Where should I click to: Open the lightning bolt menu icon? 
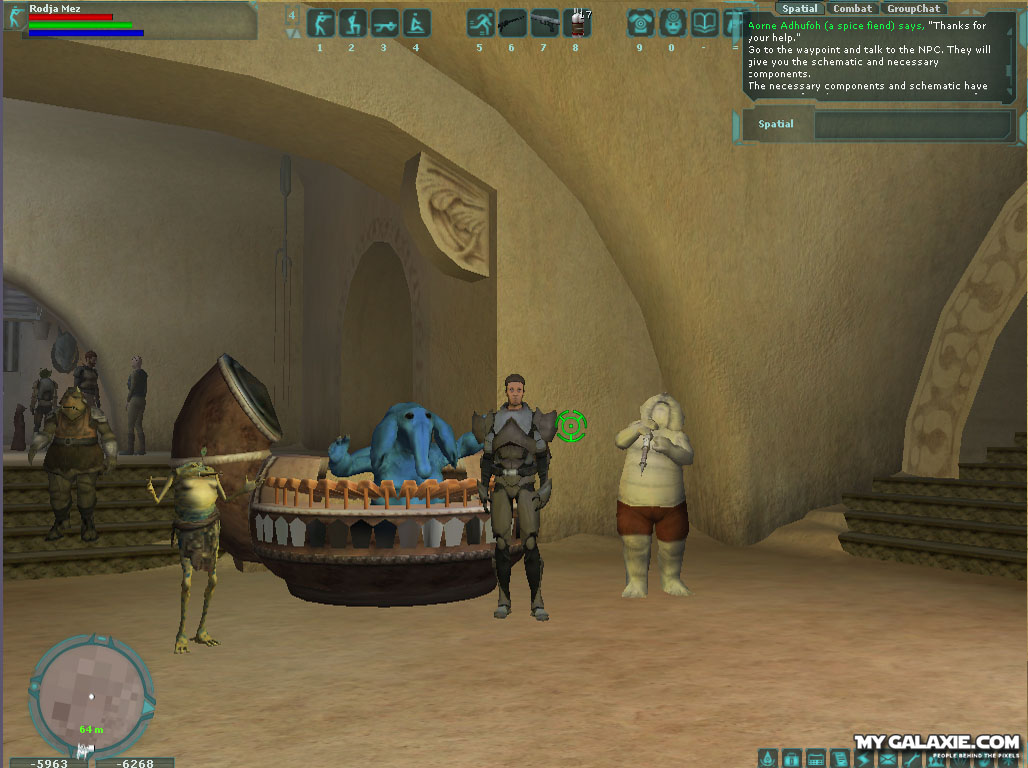[x=863, y=759]
